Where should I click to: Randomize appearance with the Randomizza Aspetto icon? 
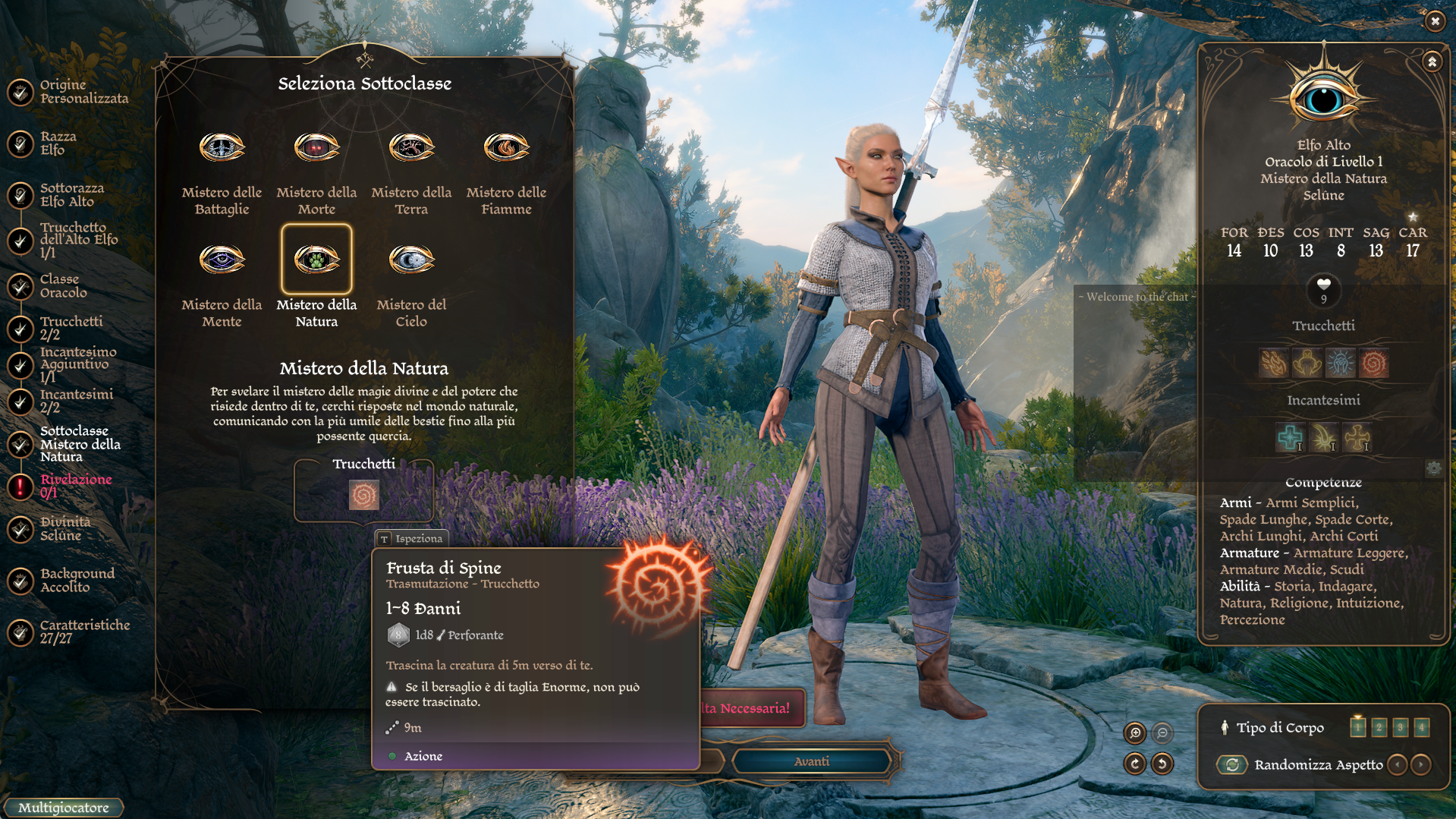[1233, 765]
